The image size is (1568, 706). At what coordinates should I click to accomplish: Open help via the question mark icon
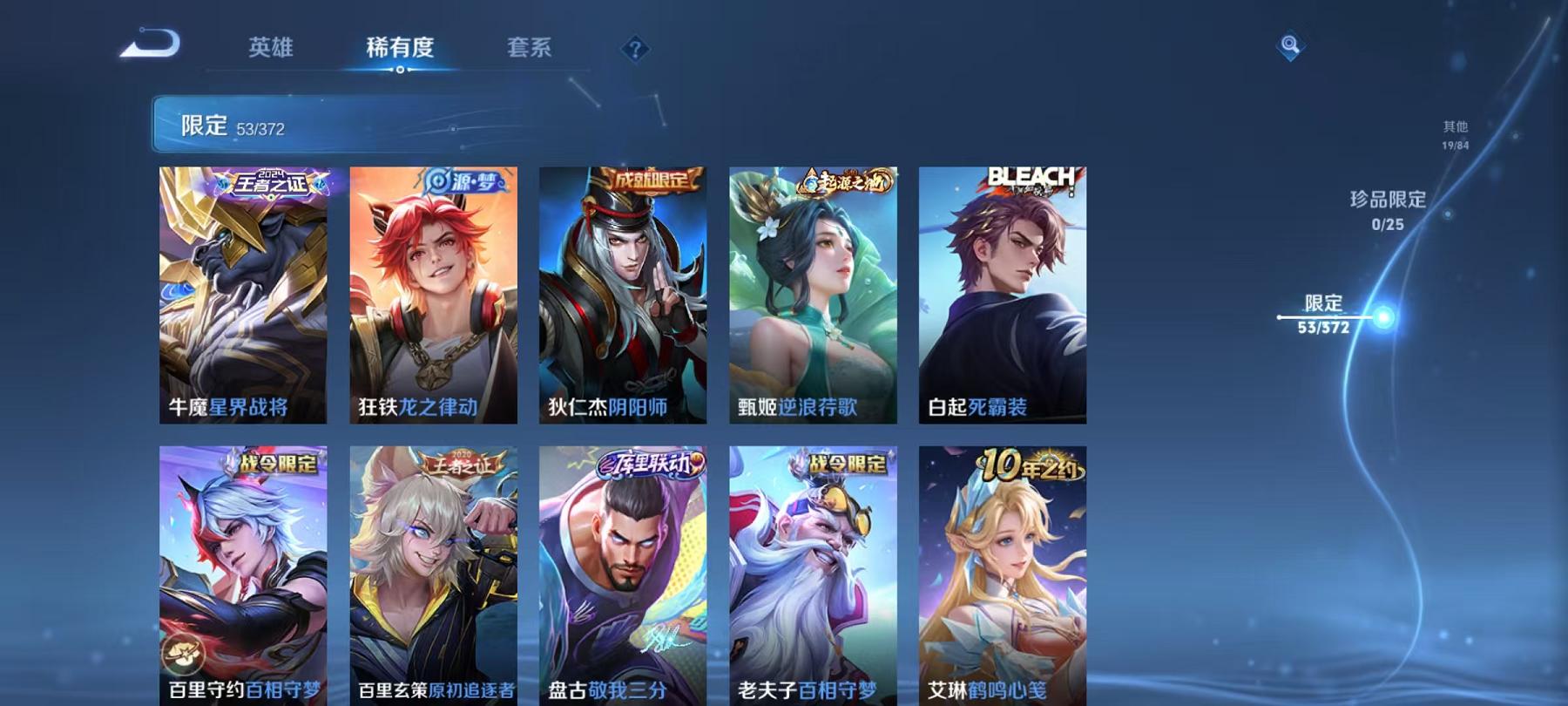click(x=635, y=50)
